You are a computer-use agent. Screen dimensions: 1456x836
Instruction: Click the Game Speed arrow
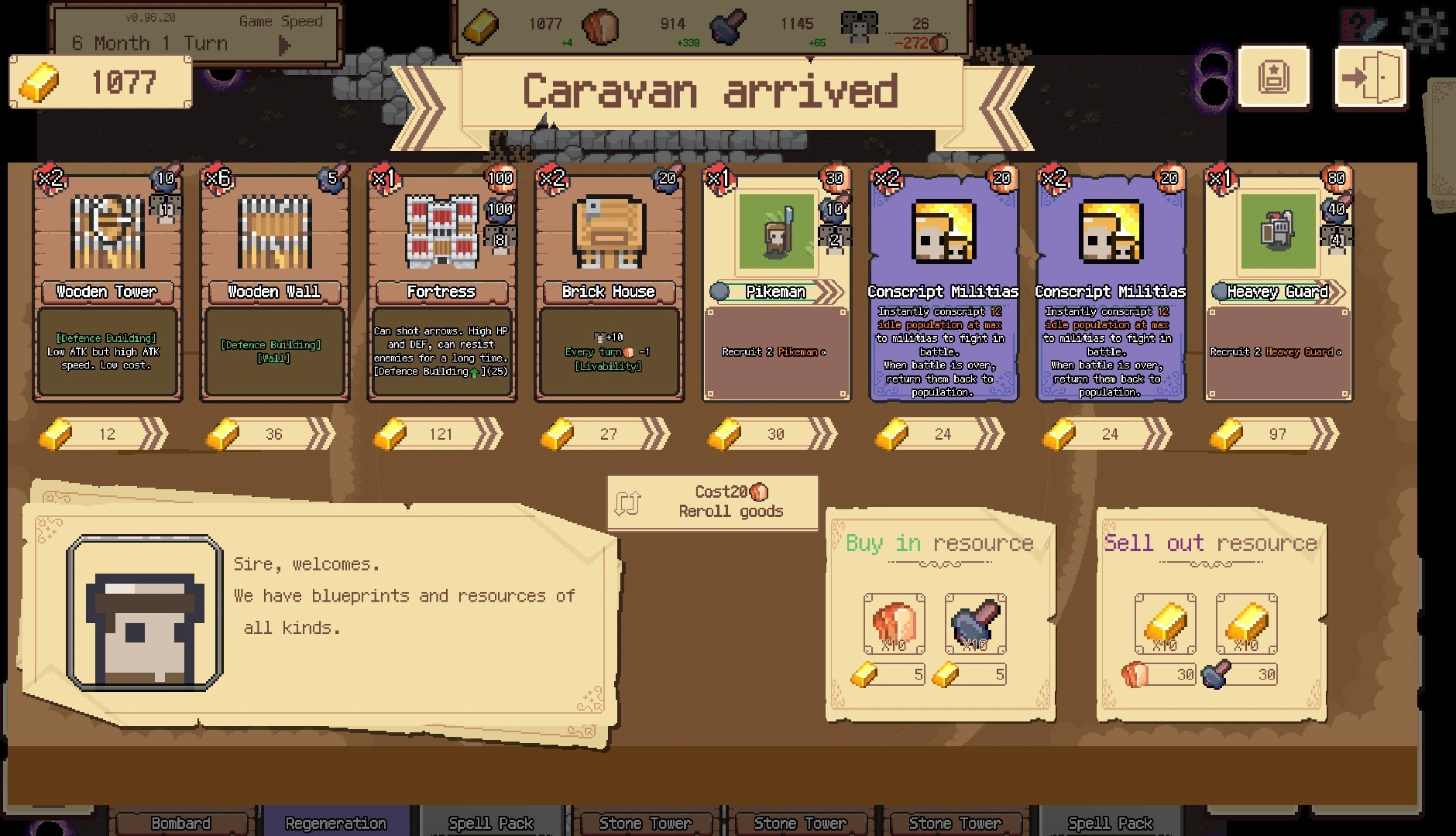(284, 46)
